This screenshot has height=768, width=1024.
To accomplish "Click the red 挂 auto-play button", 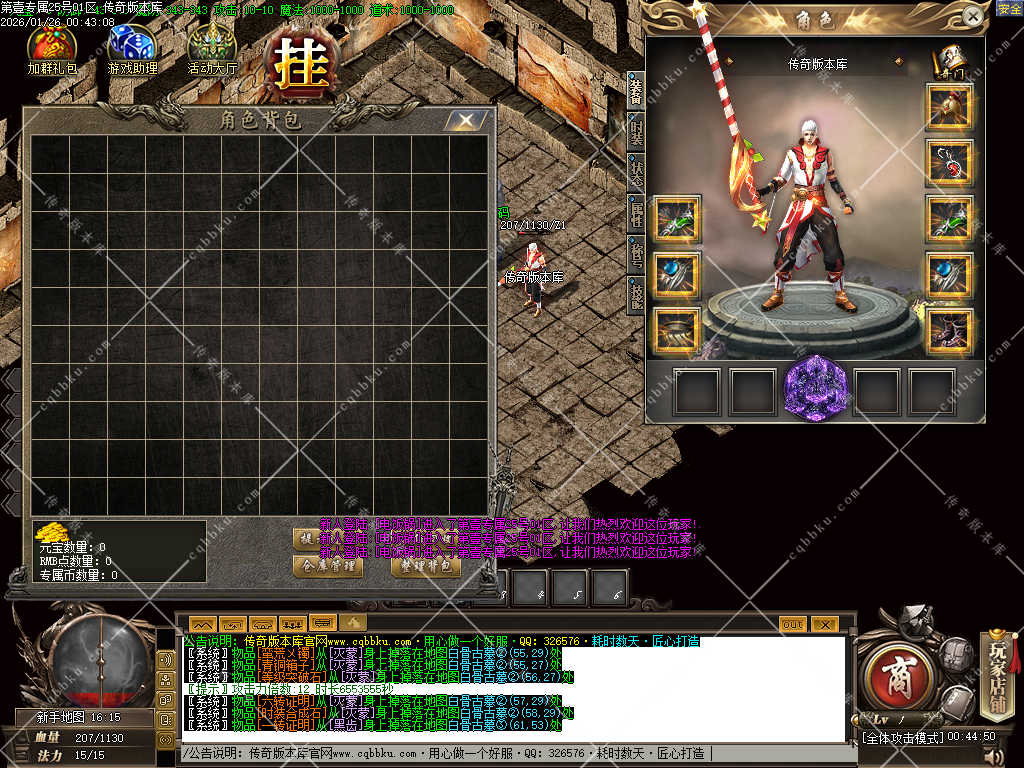I will tap(296, 66).
